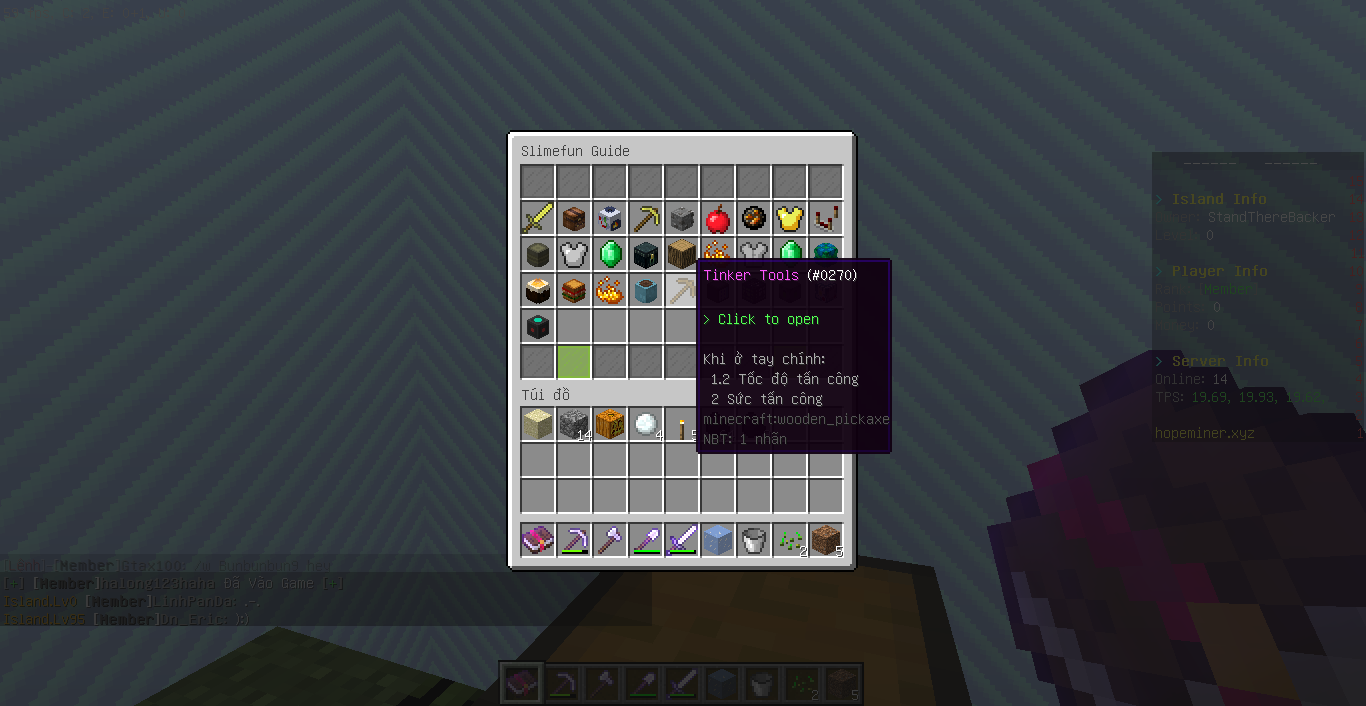Select the enchanted book hotbar slot

point(538,541)
